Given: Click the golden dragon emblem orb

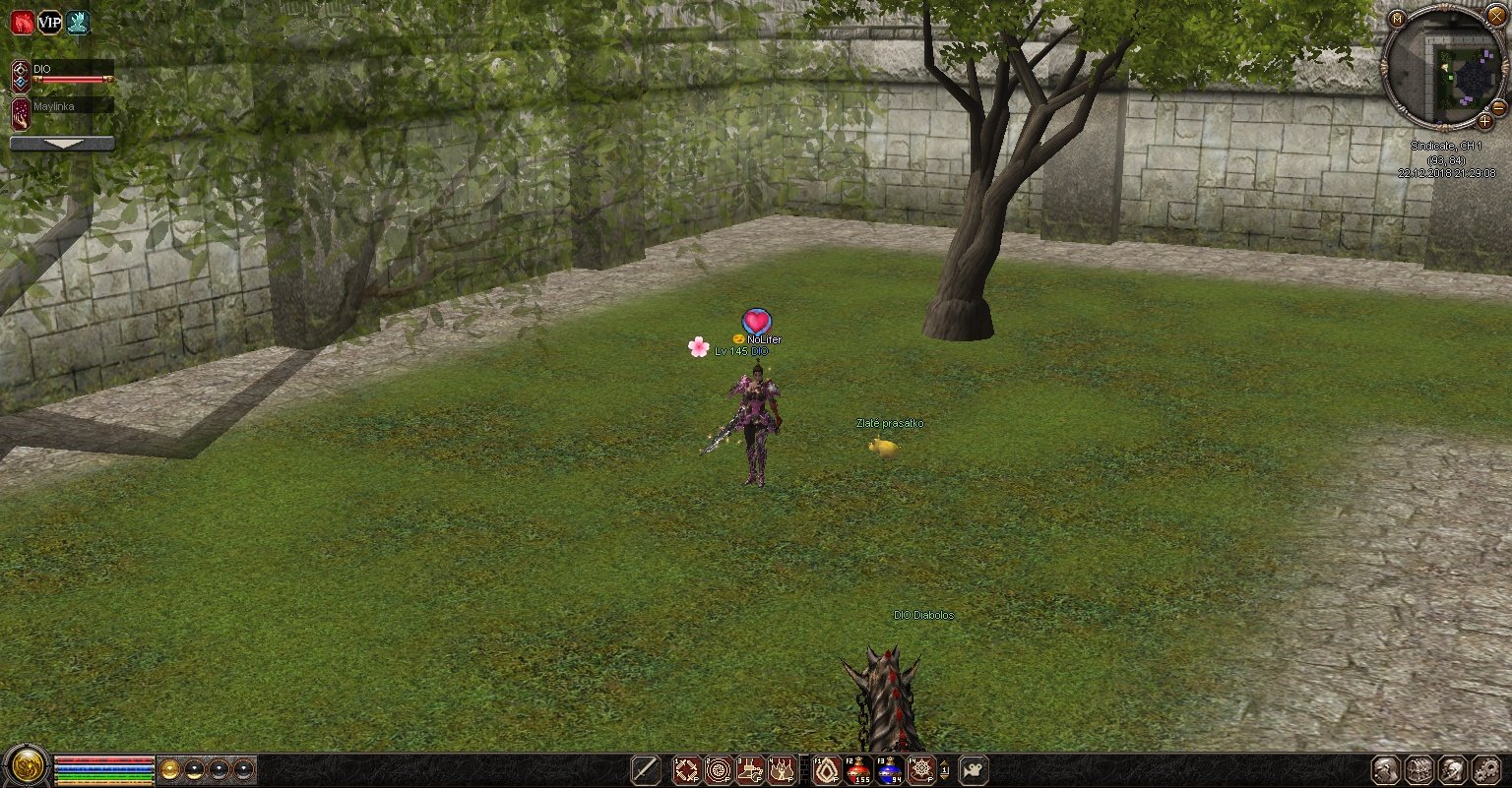Looking at the screenshot, I should (27, 767).
